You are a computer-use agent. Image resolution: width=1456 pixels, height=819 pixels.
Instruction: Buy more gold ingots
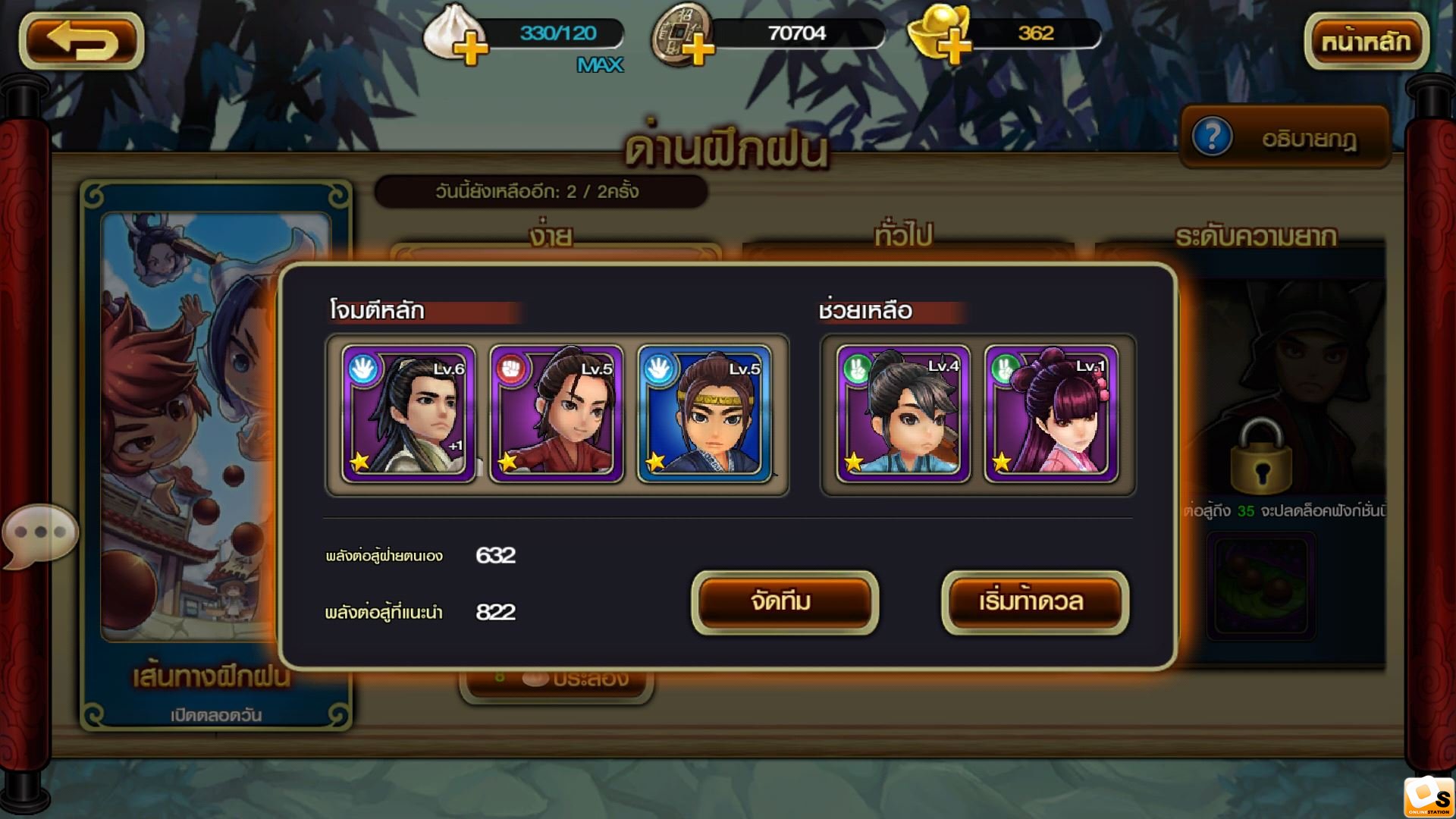(x=955, y=49)
